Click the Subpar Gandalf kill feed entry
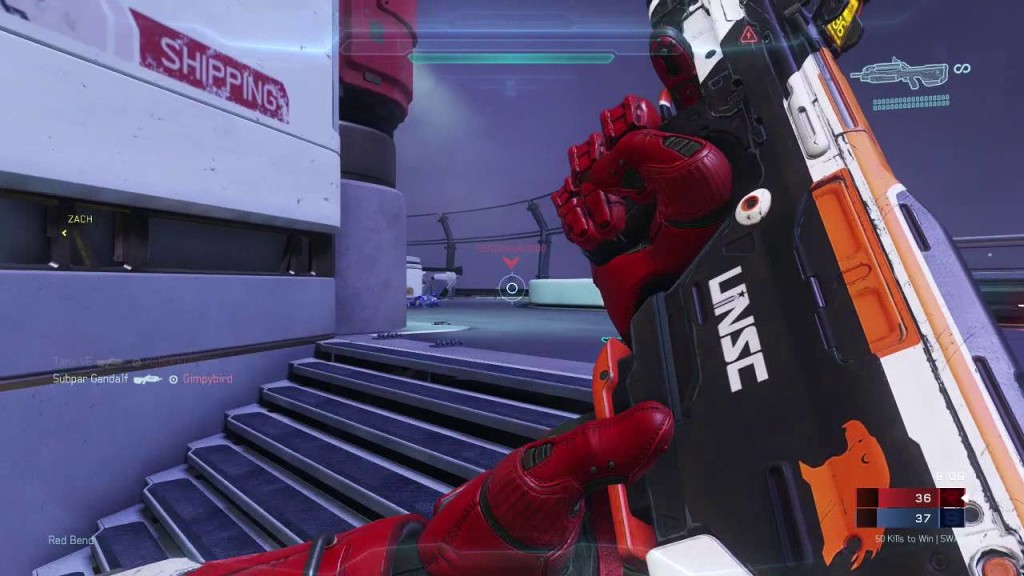Screen dimensions: 1024x576 tap(92, 380)
